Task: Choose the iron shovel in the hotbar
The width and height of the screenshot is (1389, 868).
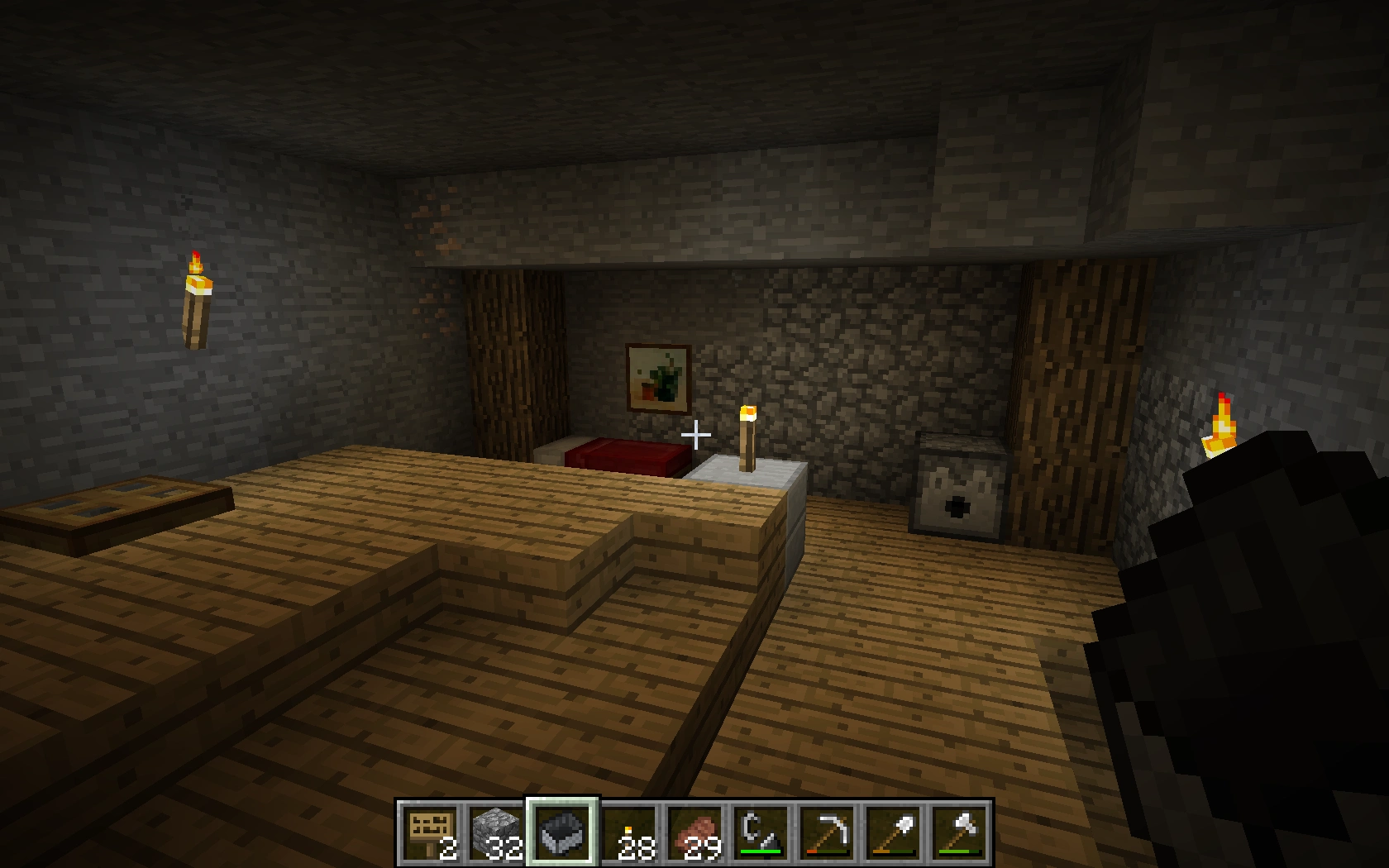Action: 894,832
